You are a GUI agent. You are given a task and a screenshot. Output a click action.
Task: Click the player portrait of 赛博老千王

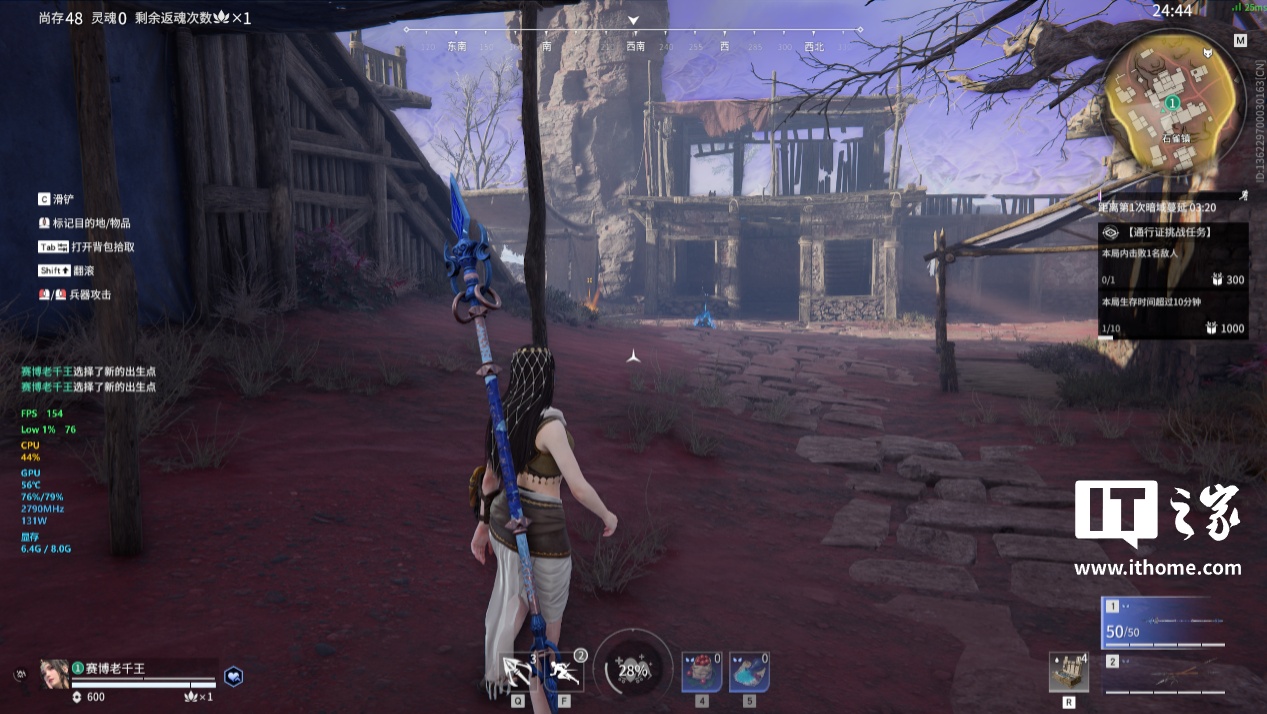(x=54, y=672)
